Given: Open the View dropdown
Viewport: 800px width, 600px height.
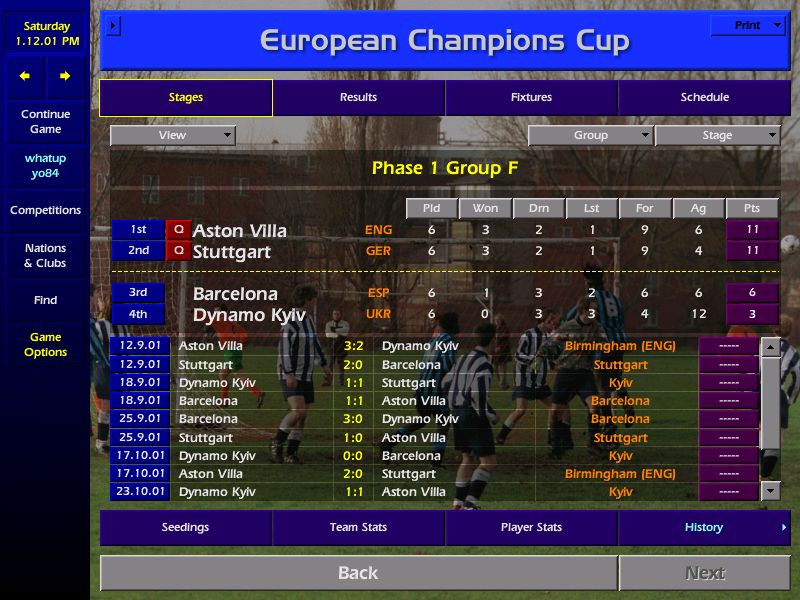Looking at the screenshot, I should click(x=172, y=135).
